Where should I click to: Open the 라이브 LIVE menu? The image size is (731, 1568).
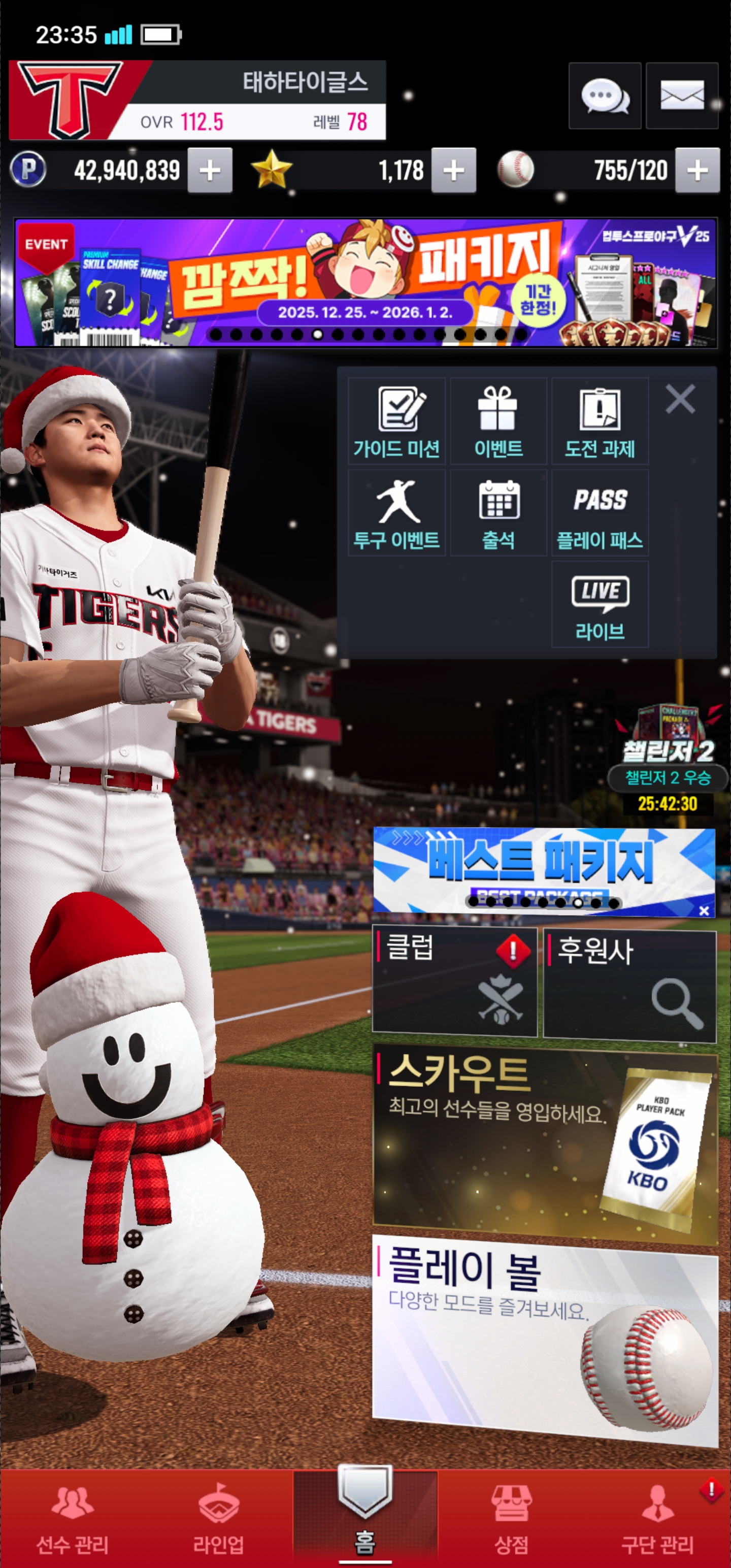600,604
